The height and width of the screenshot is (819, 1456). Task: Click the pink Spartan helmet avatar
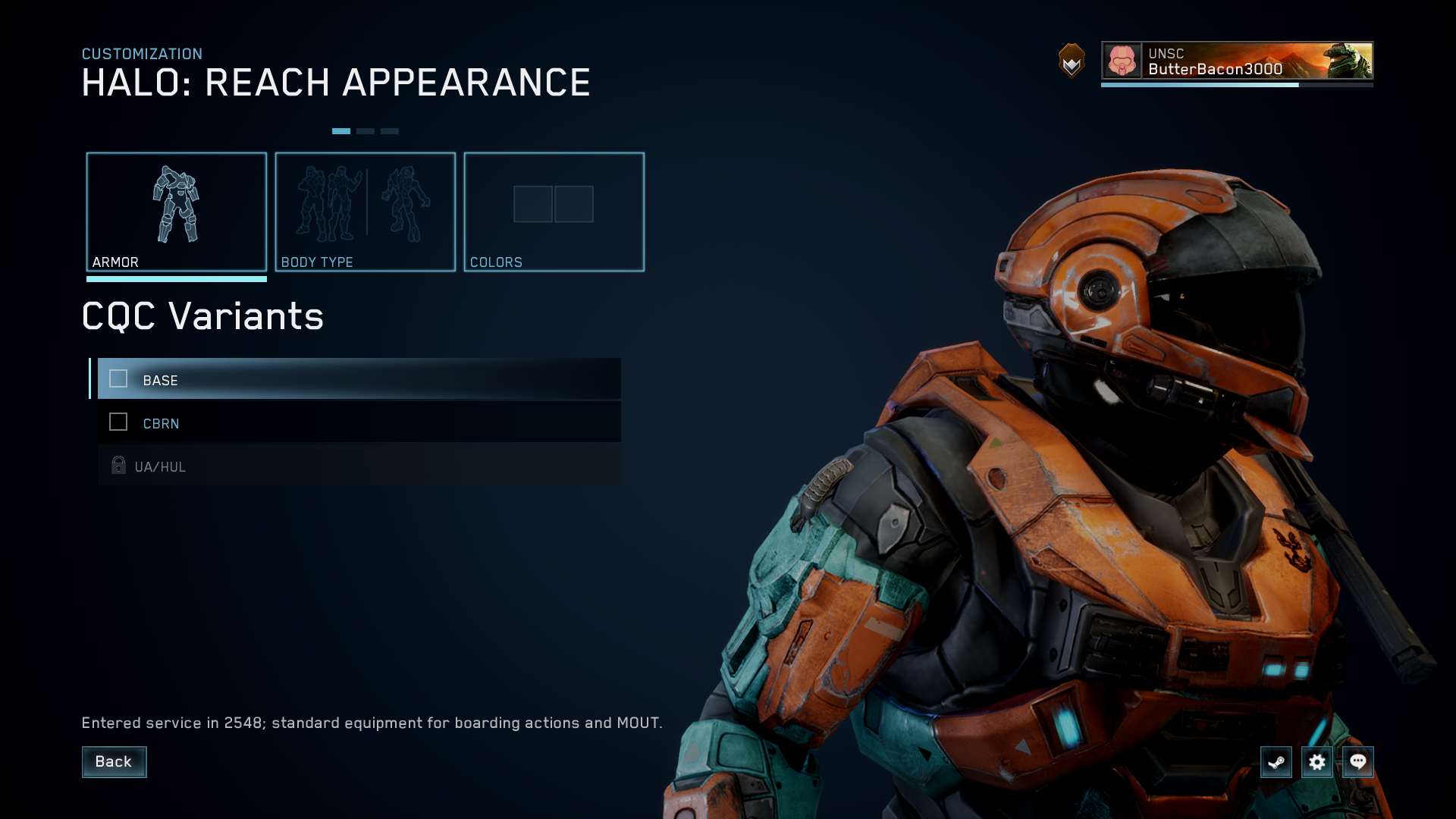pyautogui.click(x=1121, y=62)
